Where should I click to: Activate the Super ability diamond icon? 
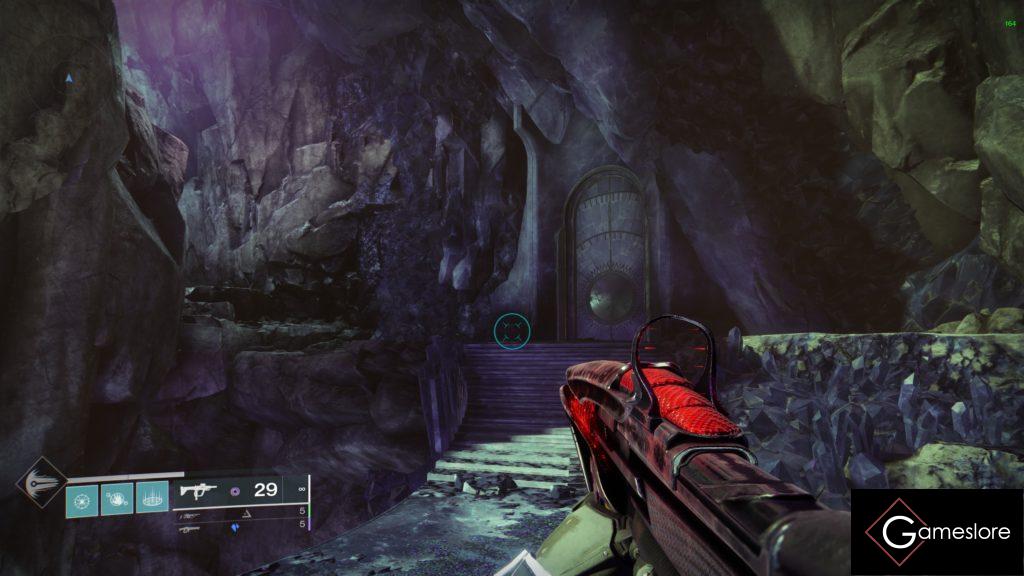pyautogui.click(x=42, y=485)
